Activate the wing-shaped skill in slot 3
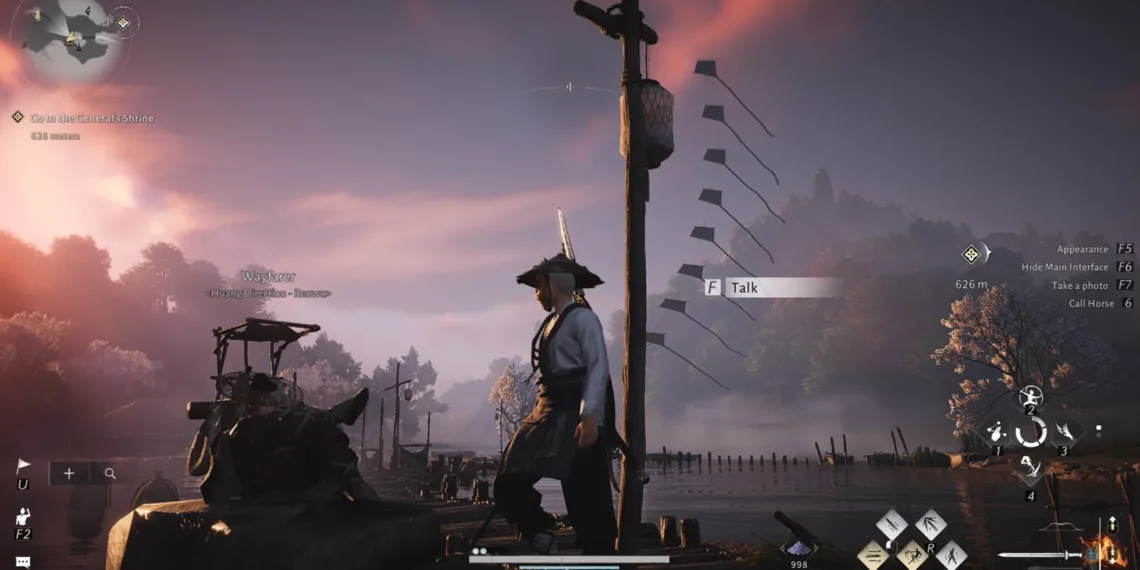This screenshot has width=1140, height=570. point(1064,433)
